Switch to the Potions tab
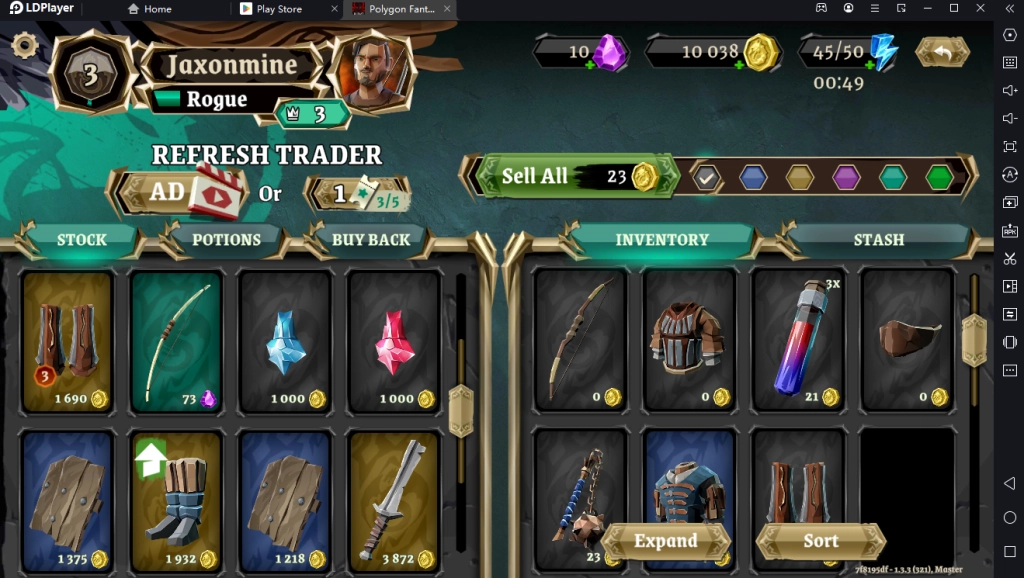The height and width of the screenshot is (578, 1024). pyautogui.click(x=226, y=240)
